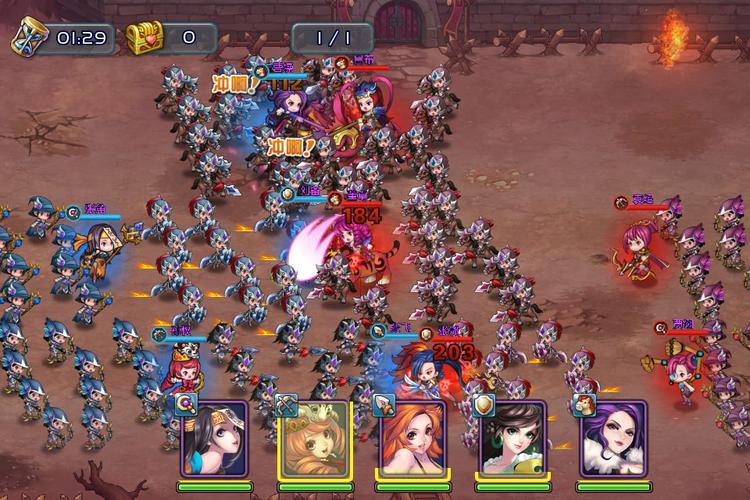Viewport: 750px width, 500px height.
Task: Choose the green-eyed shield hero portrait
Action: [x=512, y=438]
